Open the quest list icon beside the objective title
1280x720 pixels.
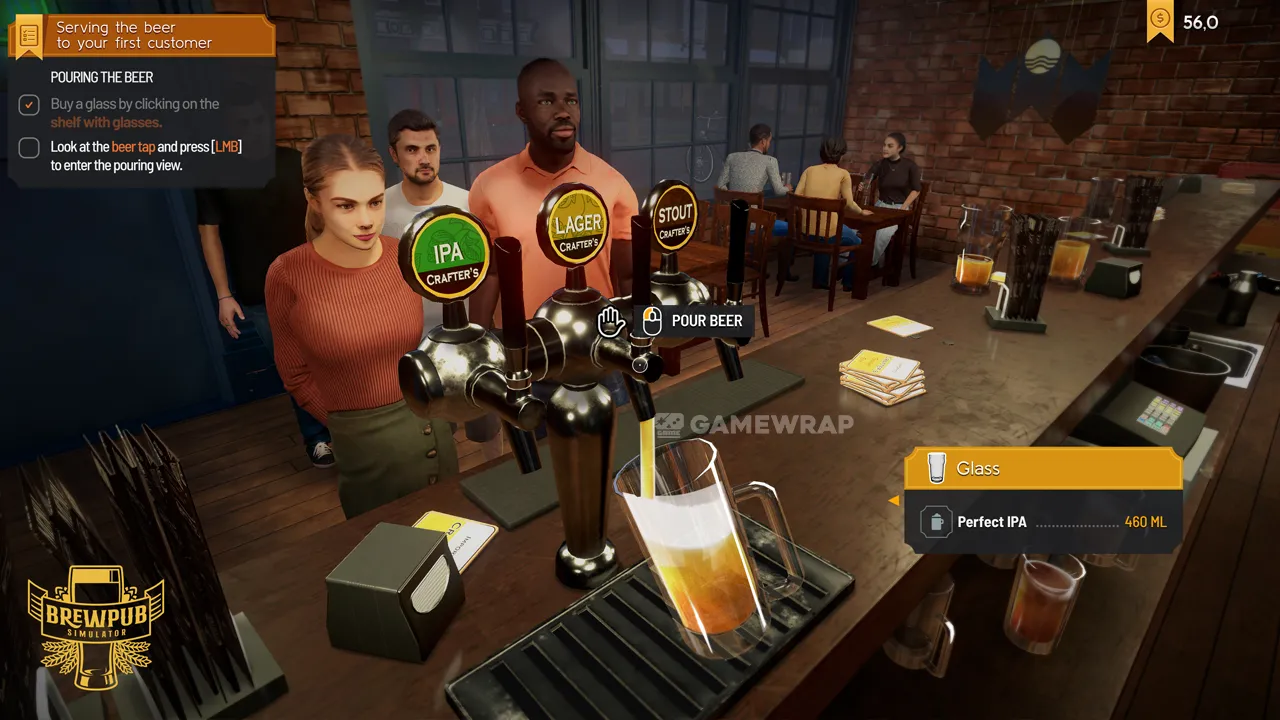pyautogui.click(x=28, y=35)
